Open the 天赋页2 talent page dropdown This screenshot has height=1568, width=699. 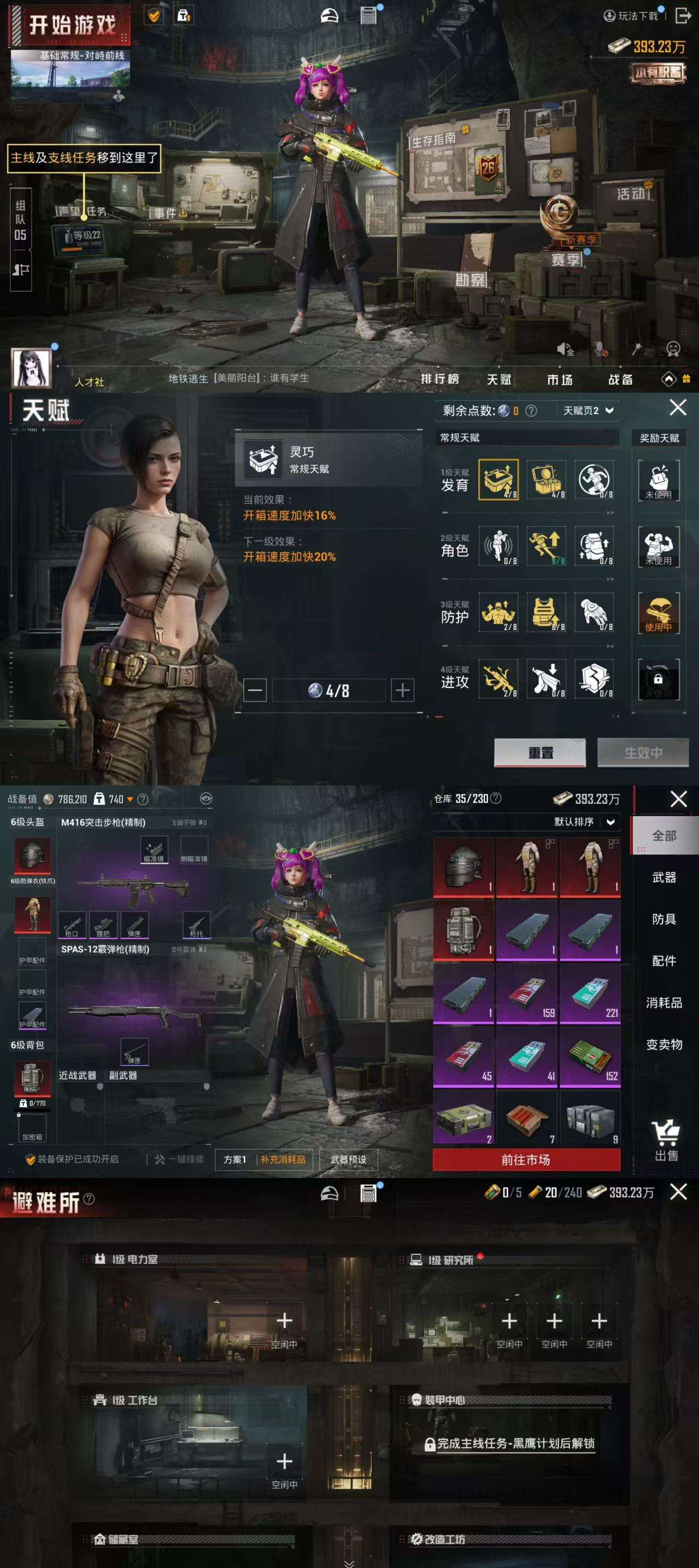click(588, 410)
